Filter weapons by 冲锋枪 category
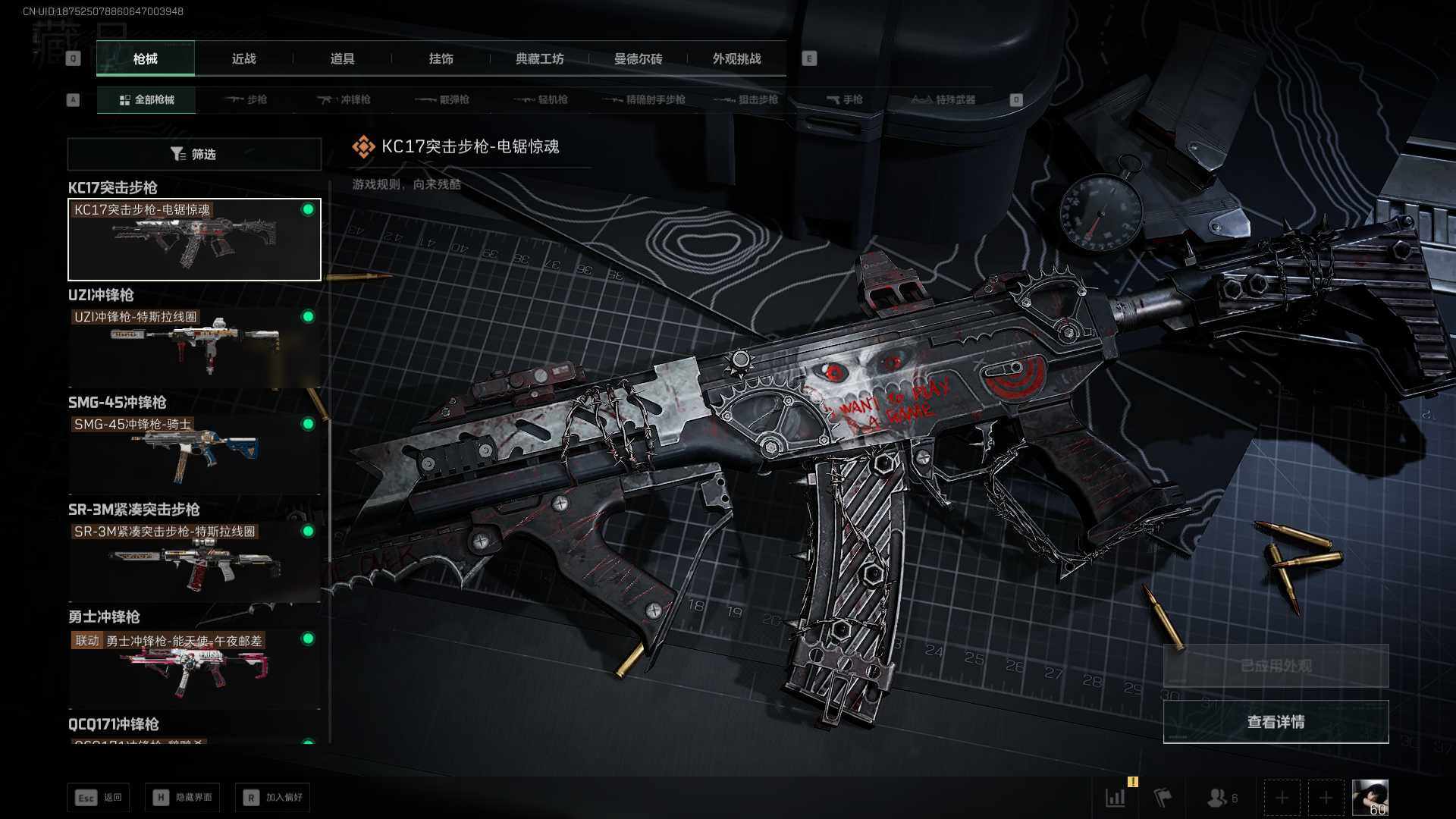 tap(344, 100)
